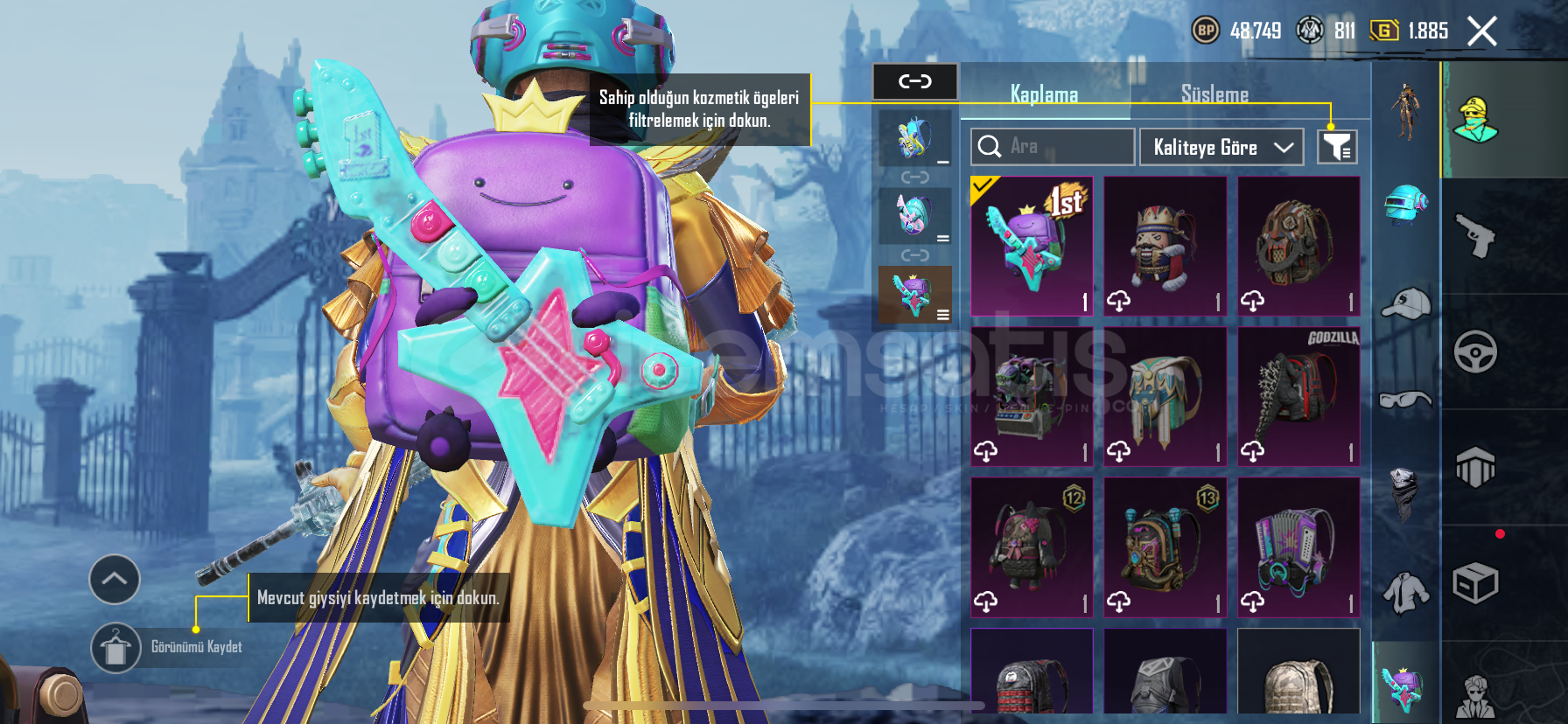Click the round up-arrow expand button
The height and width of the screenshot is (724, 1568).
[115, 579]
